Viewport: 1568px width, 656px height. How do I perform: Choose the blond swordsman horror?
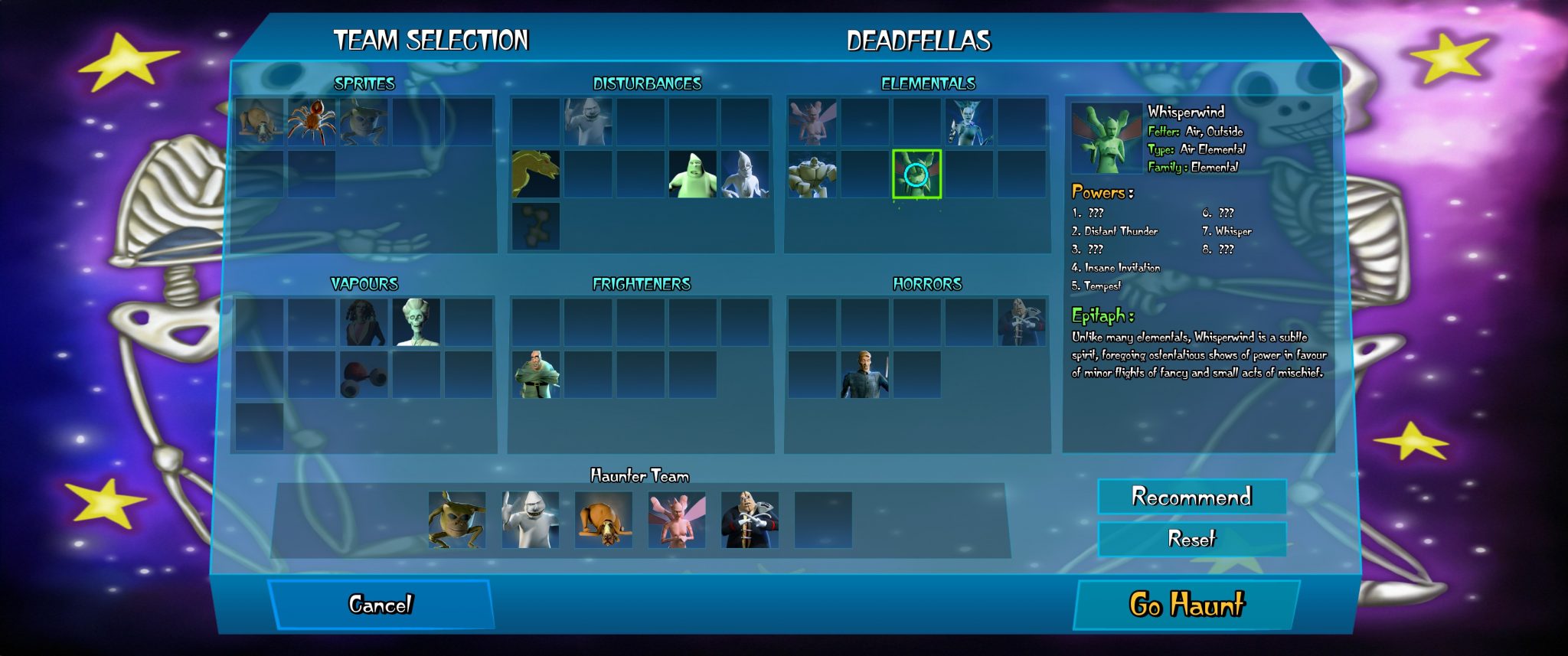pyautogui.click(x=864, y=374)
